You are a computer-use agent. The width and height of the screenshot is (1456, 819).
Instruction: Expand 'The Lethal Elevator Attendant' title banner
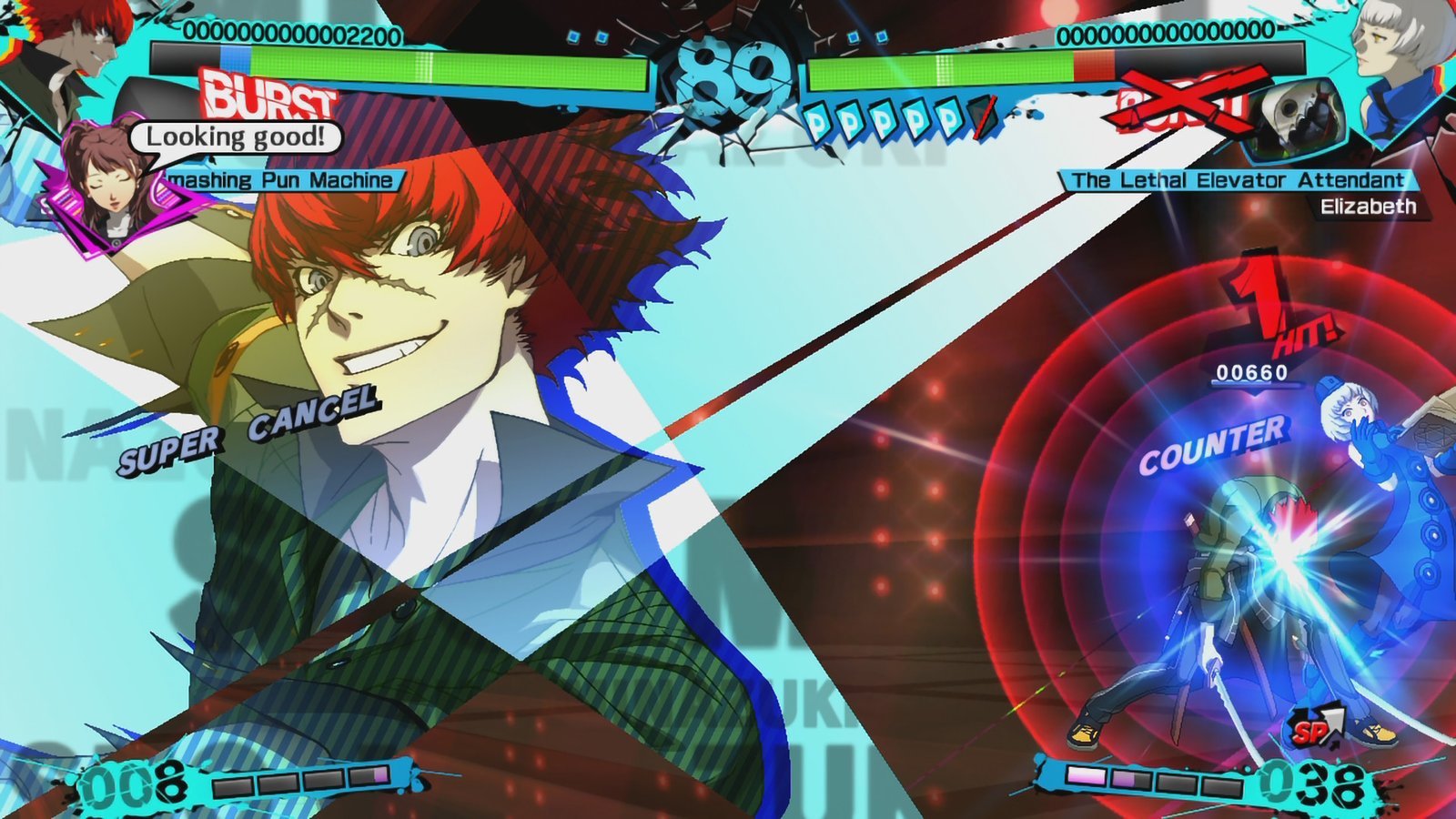[1238, 180]
